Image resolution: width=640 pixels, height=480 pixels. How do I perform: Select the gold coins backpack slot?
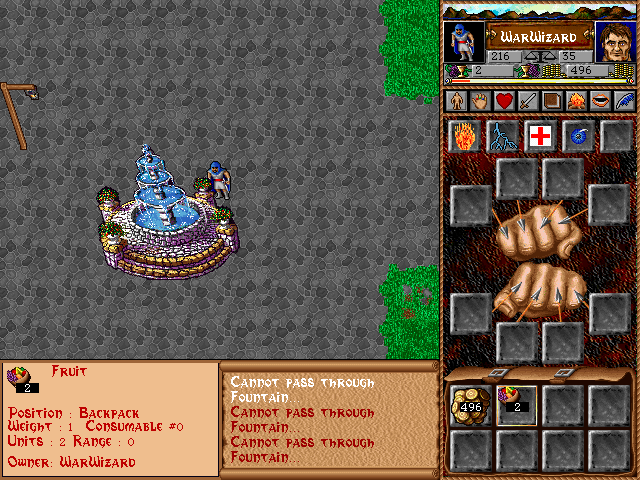point(469,405)
